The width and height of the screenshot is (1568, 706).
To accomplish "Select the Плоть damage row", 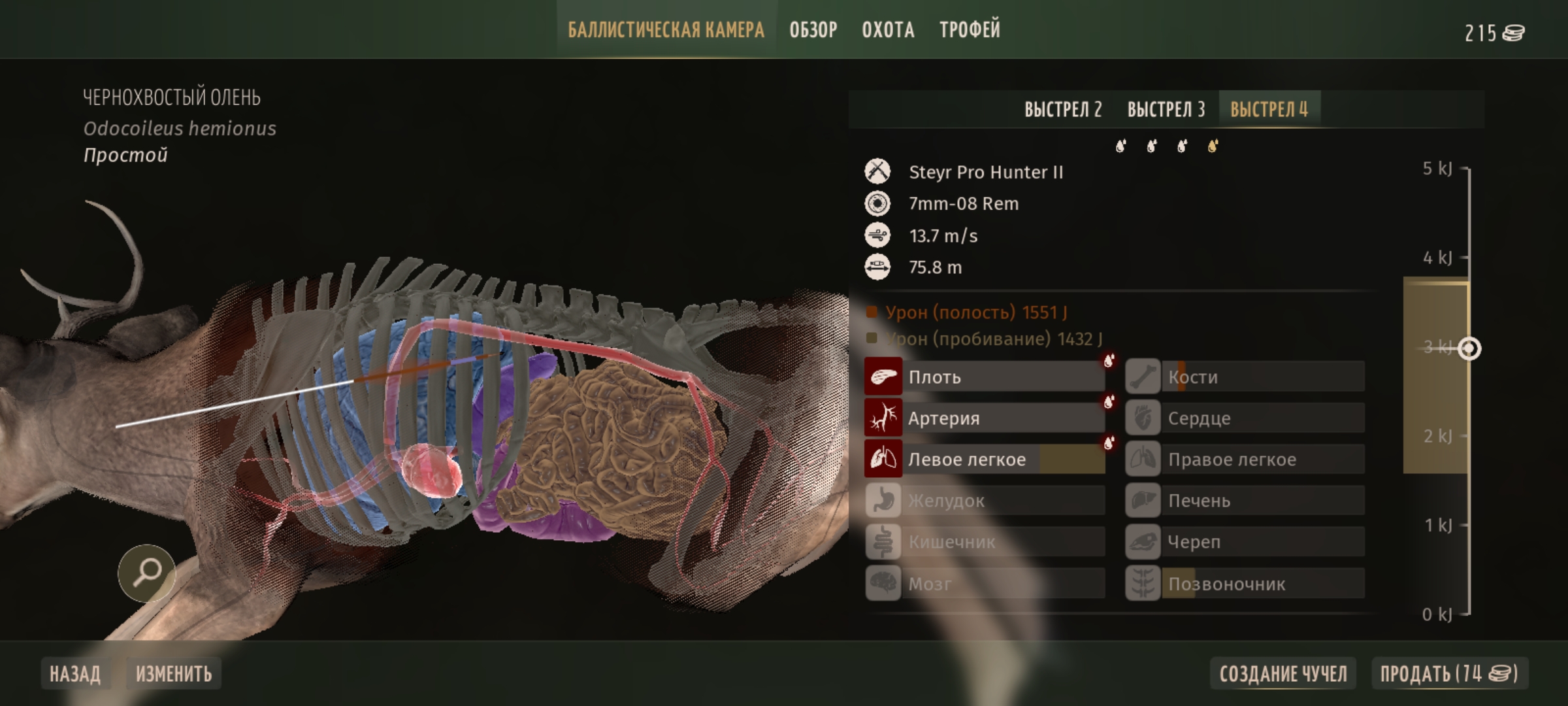I will pyautogui.click(x=985, y=377).
